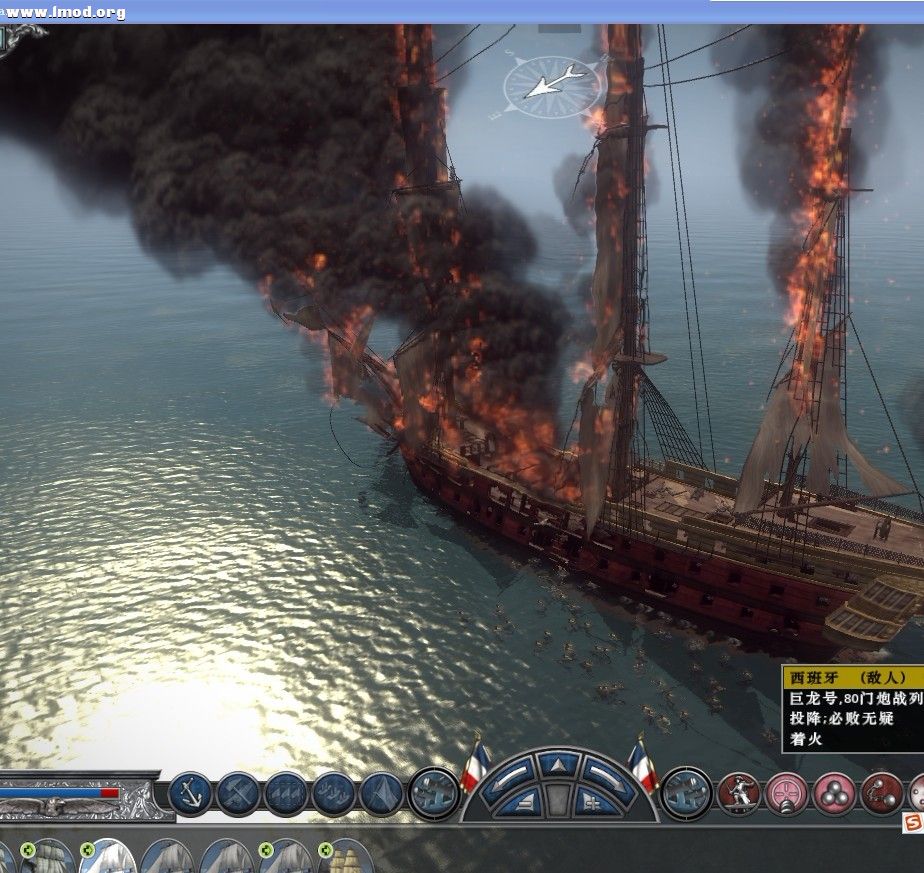The image size is (924, 873).
Task: Fire the left broadside cannons
Action: tap(434, 793)
